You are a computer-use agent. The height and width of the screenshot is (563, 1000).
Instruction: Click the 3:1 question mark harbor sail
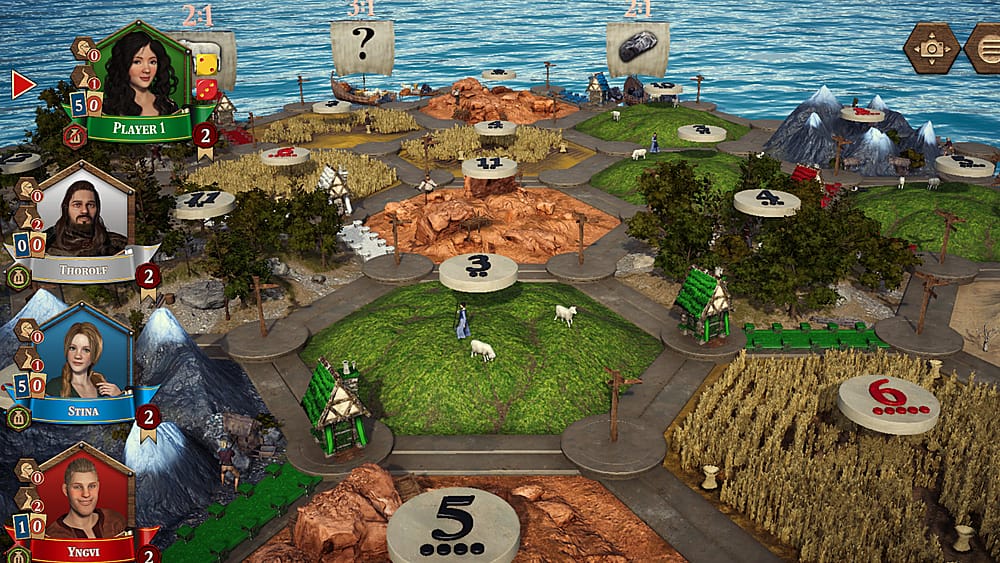click(362, 48)
